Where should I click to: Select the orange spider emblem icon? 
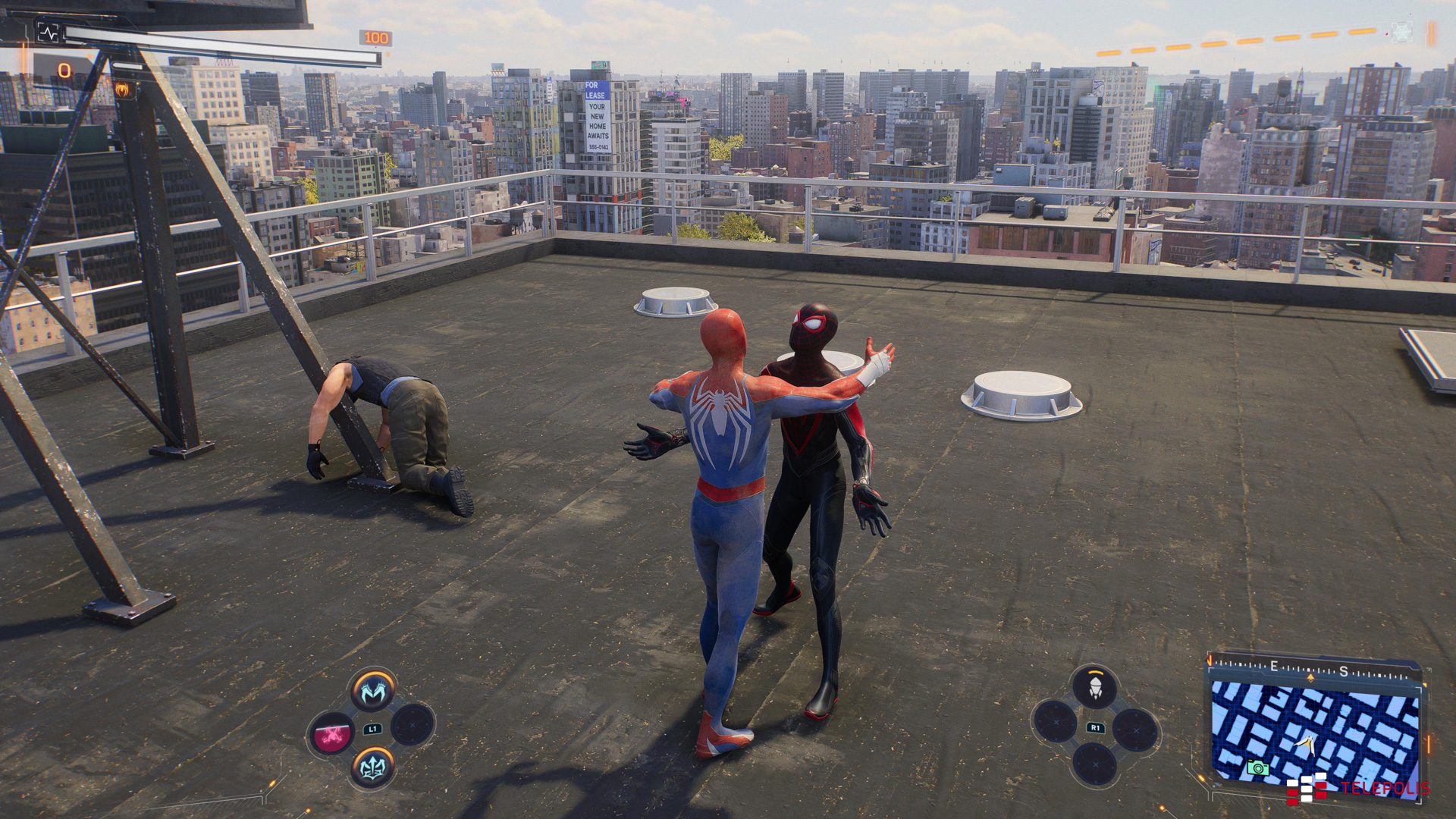(123, 89)
